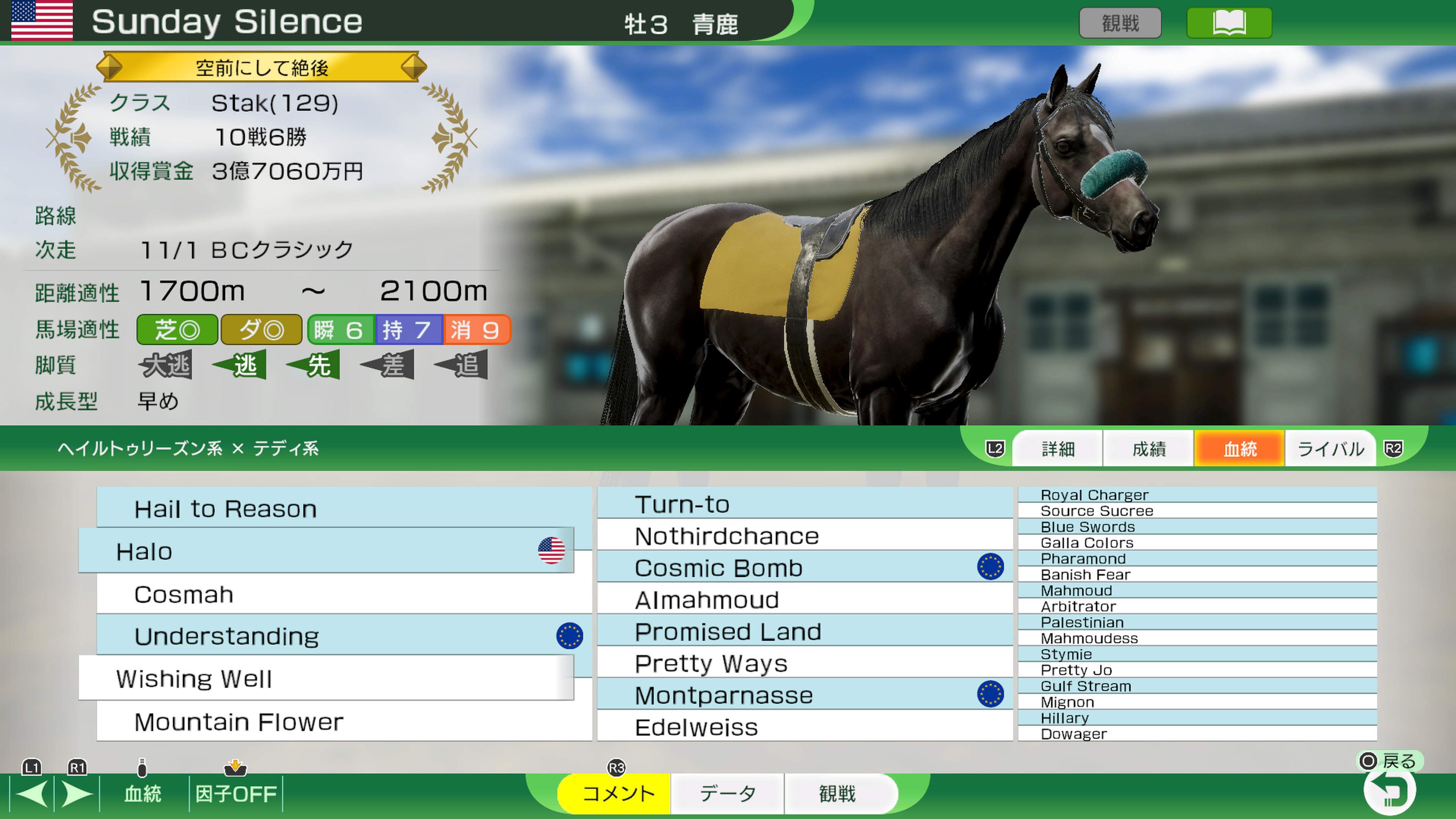Viewport: 1456px width, 819px height.
Task: Click the ダ◎ dirt aptitude badge
Action: tap(261, 329)
